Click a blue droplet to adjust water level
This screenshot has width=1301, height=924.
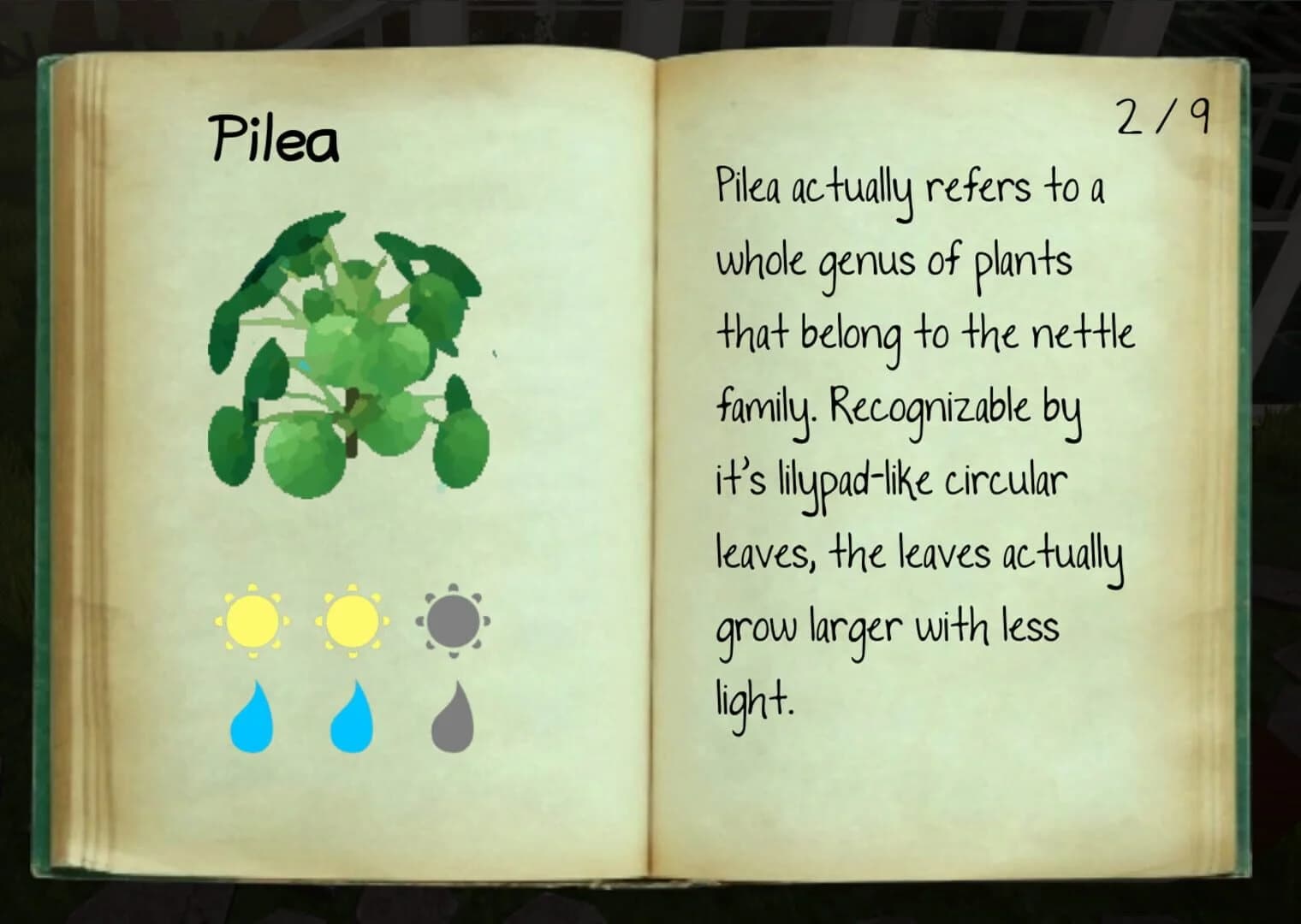(x=253, y=713)
